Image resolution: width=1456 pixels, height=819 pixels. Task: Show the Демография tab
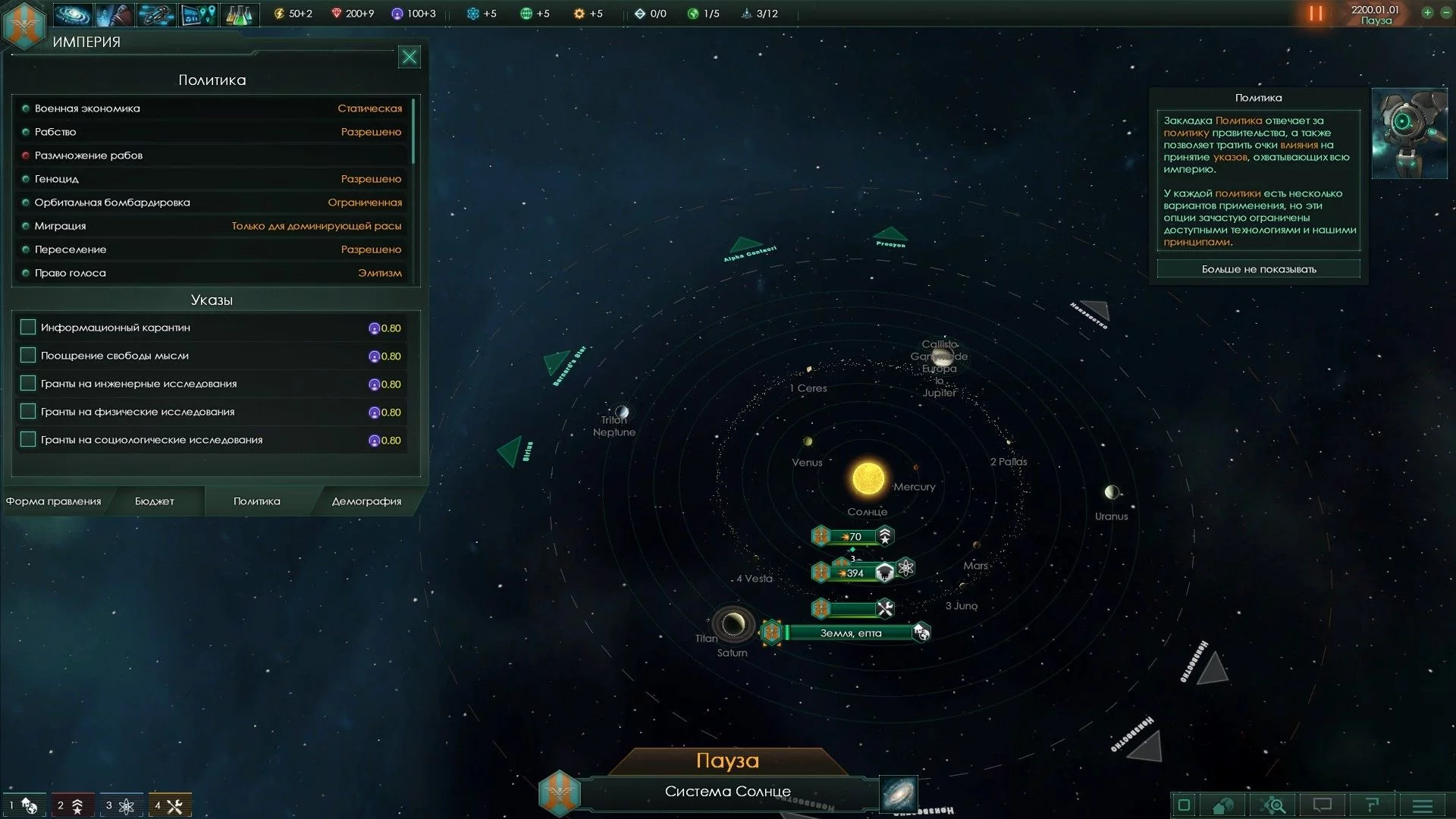[366, 501]
